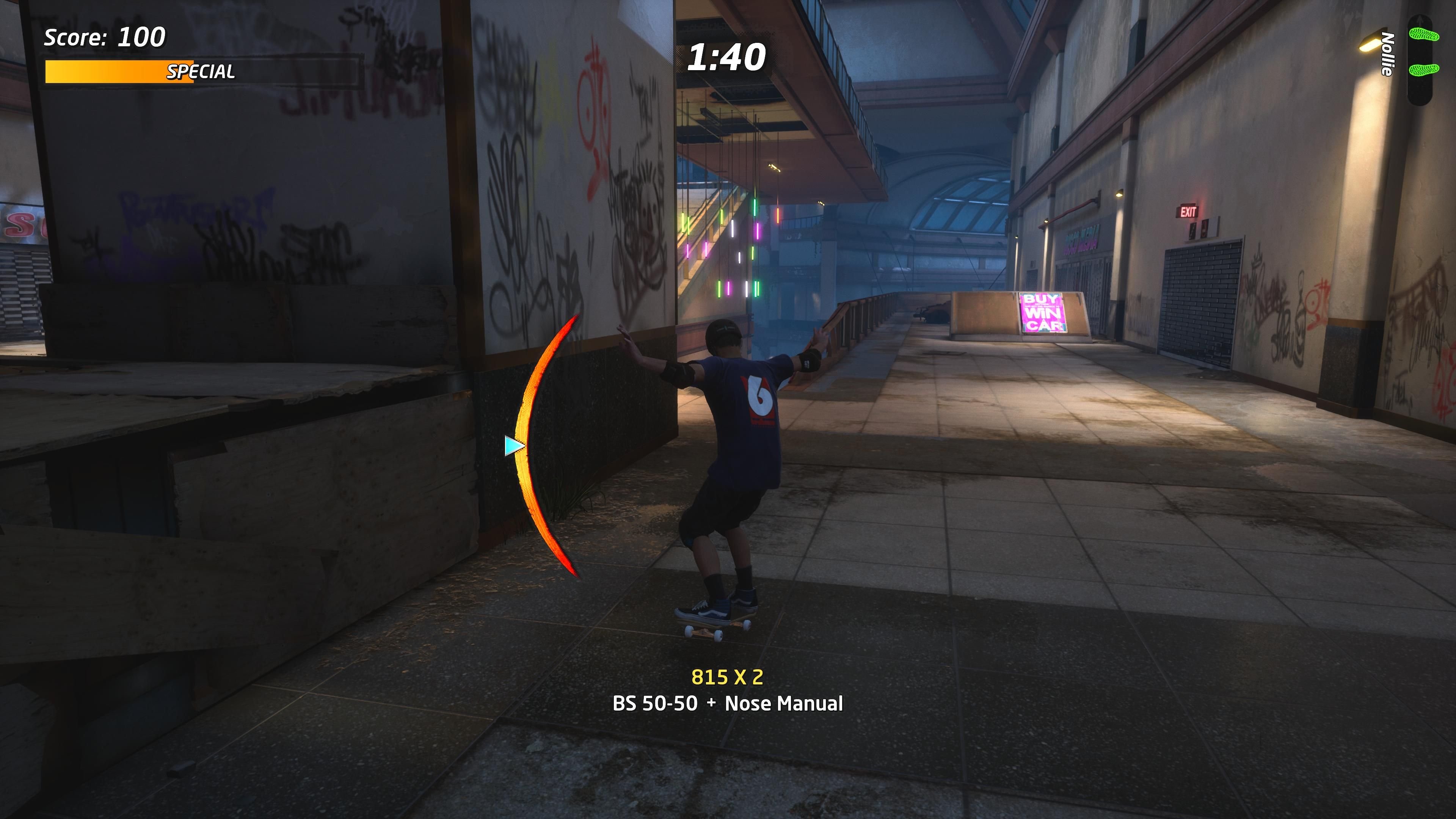Click the yellow 815 X 2 combo counter
Viewport: 1456px width, 819px height.
click(727, 677)
